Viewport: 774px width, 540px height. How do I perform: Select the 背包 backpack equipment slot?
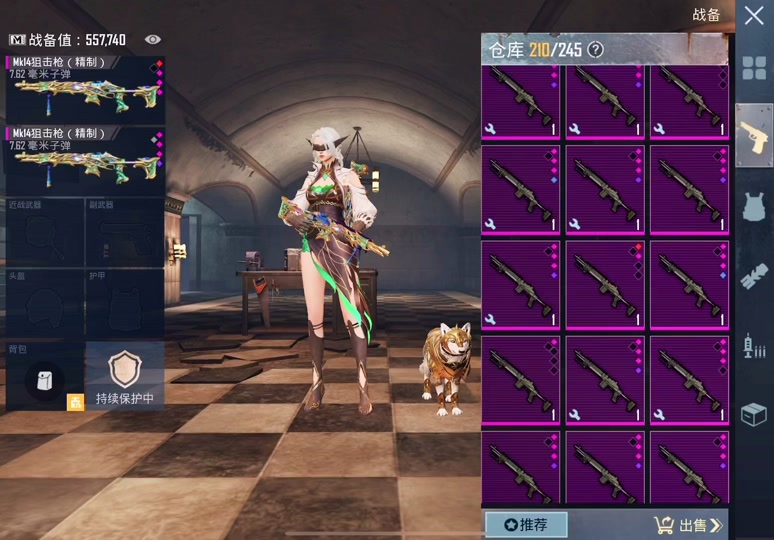[x=44, y=378]
